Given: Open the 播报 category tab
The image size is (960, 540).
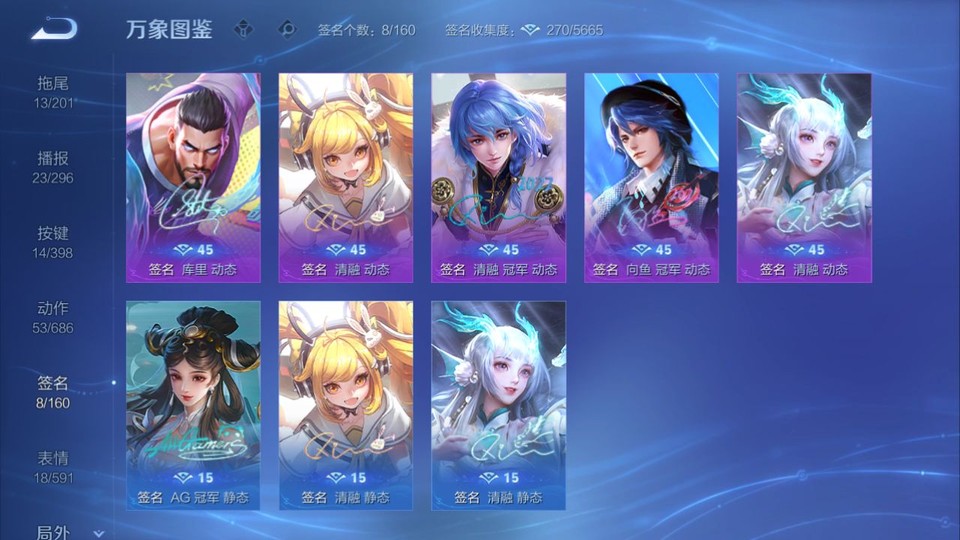Looking at the screenshot, I should [53, 166].
